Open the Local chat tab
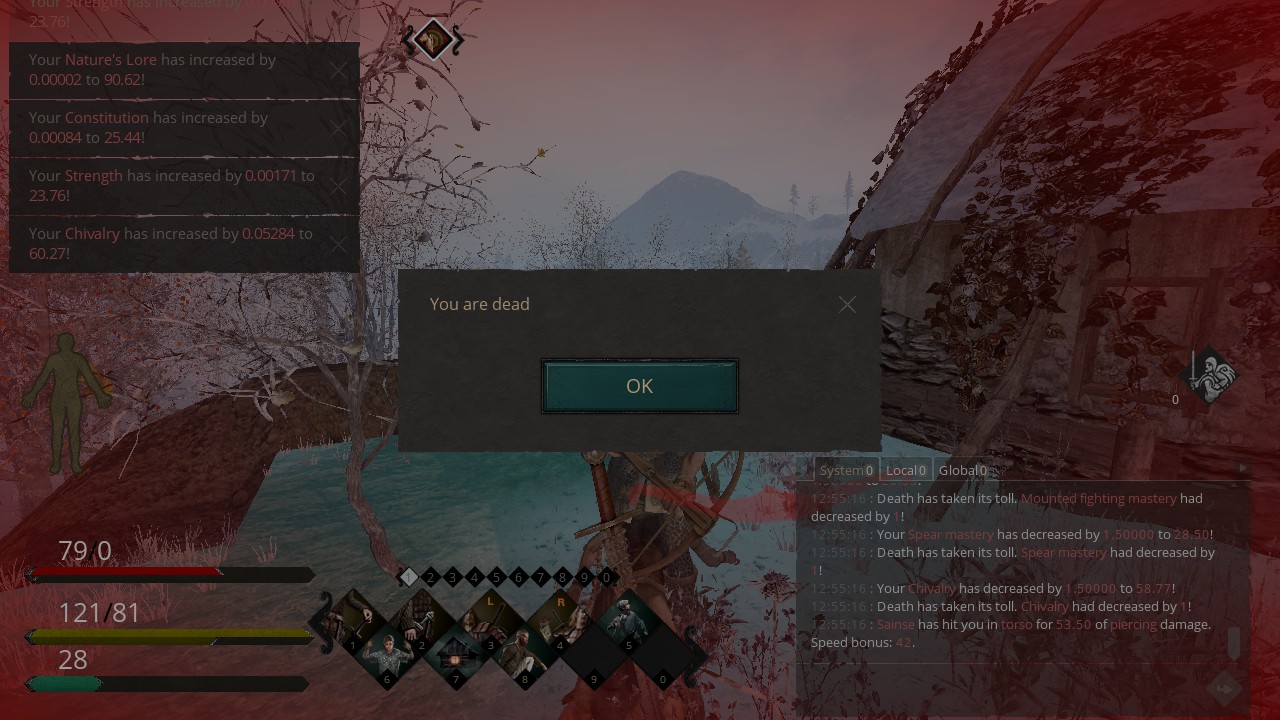 tap(906, 470)
